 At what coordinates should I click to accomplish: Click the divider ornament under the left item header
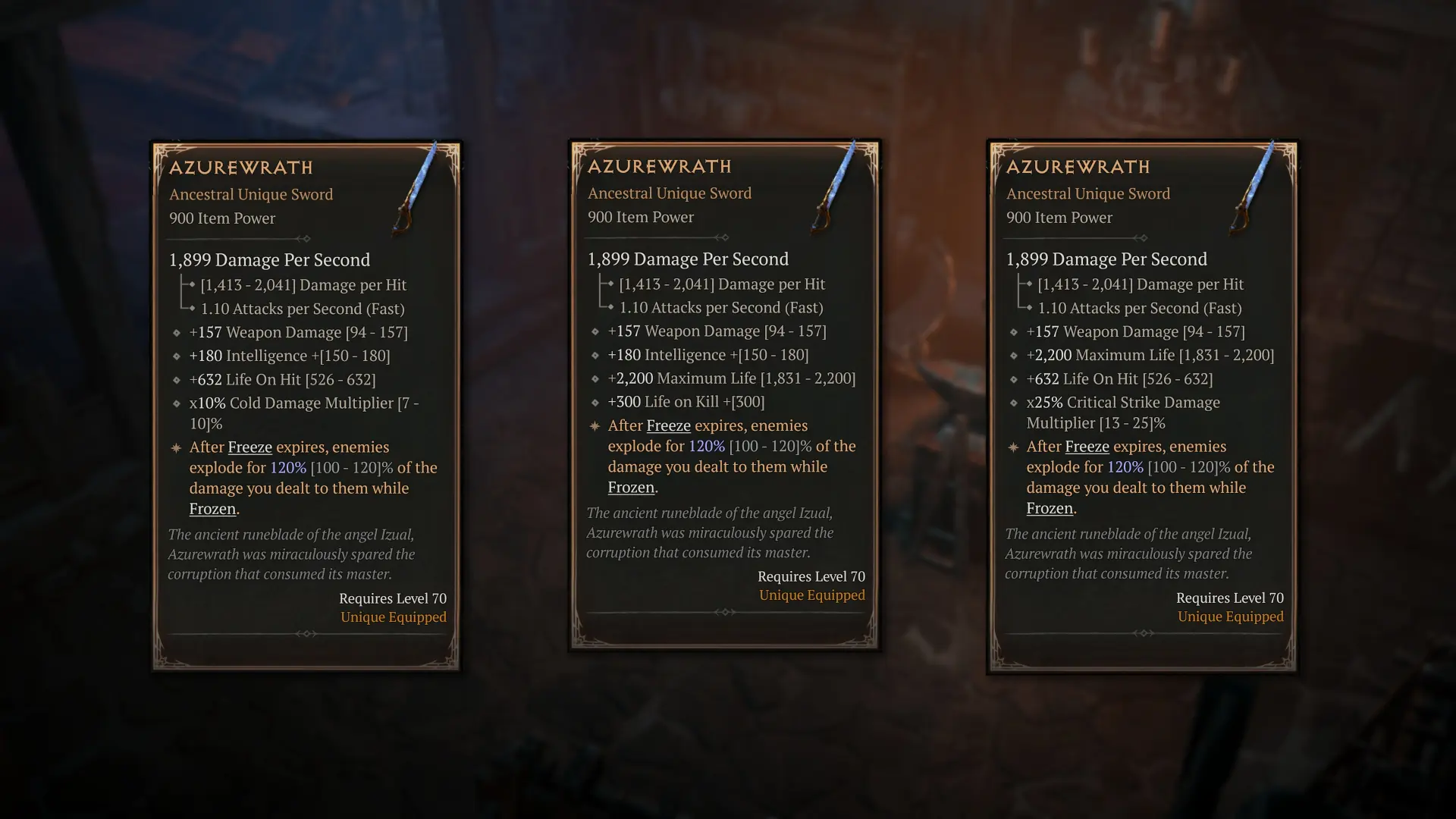click(x=306, y=238)
